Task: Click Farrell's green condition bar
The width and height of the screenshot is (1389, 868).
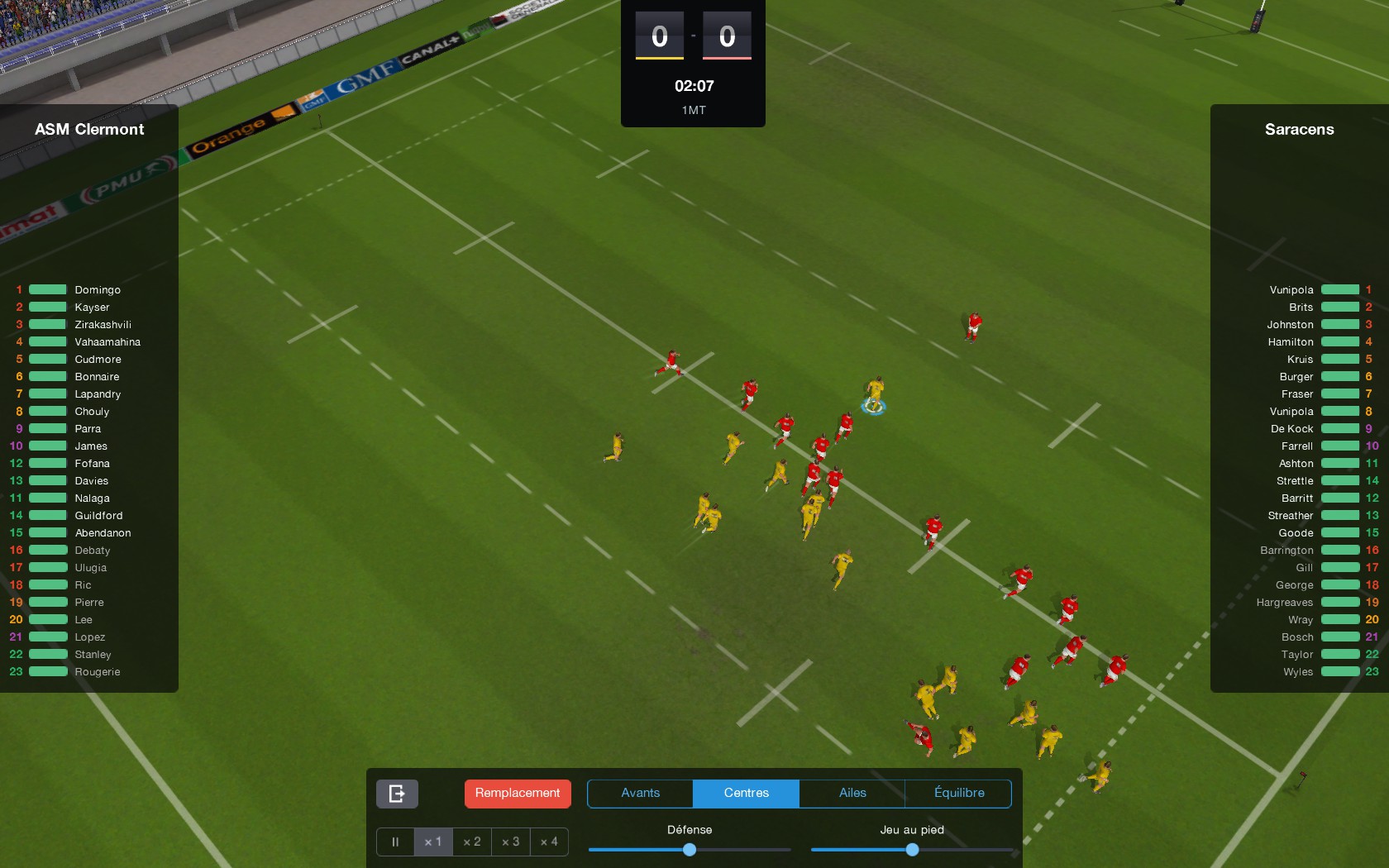Action: coord(1341,446)
